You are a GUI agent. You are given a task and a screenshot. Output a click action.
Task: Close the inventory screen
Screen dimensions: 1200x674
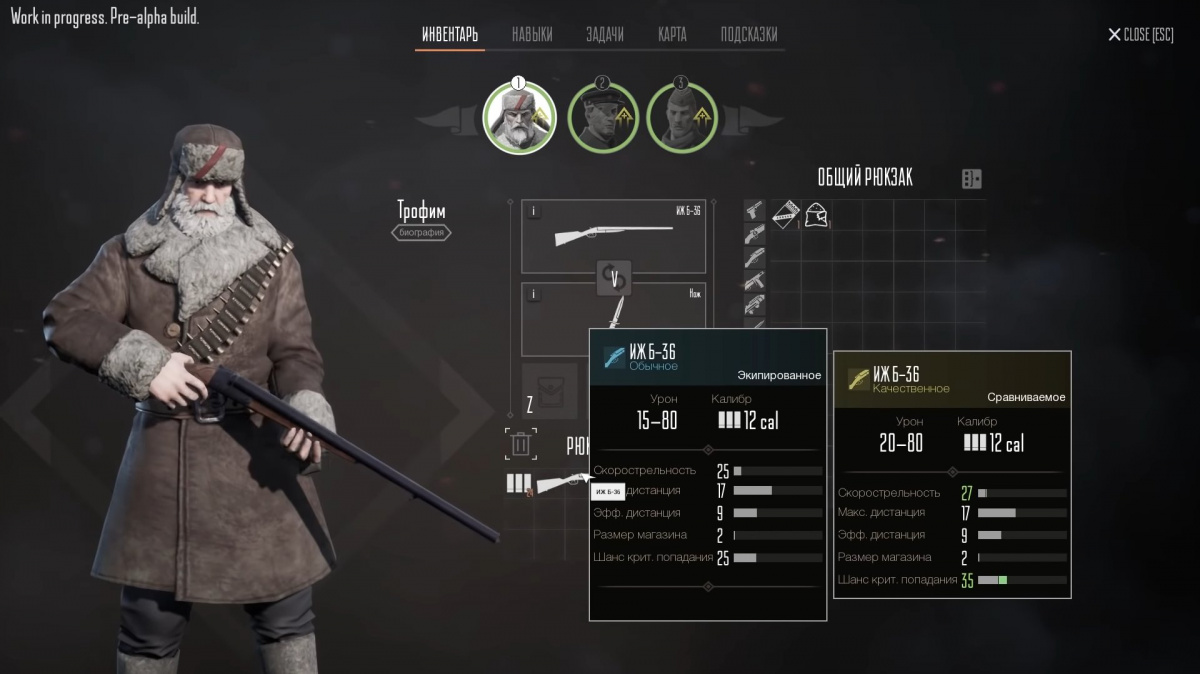tap(1141, 35)
